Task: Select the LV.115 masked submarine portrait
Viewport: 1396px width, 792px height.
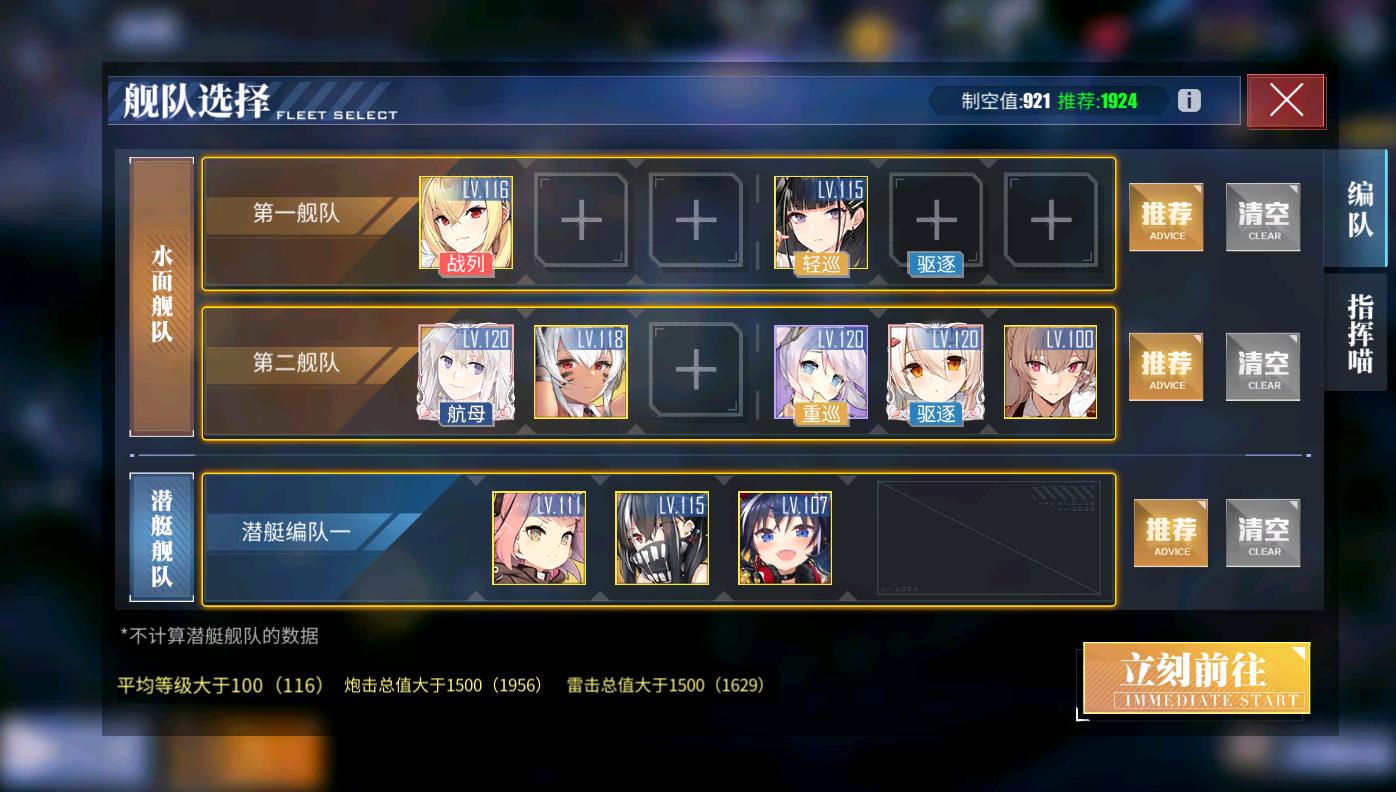Action: click(662, 537)
